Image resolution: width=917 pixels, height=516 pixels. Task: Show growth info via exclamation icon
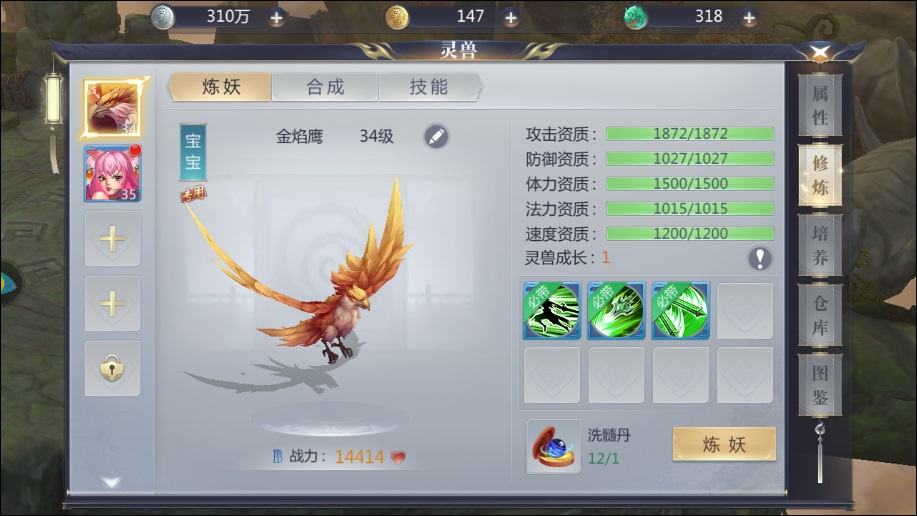tap(761, 258)
